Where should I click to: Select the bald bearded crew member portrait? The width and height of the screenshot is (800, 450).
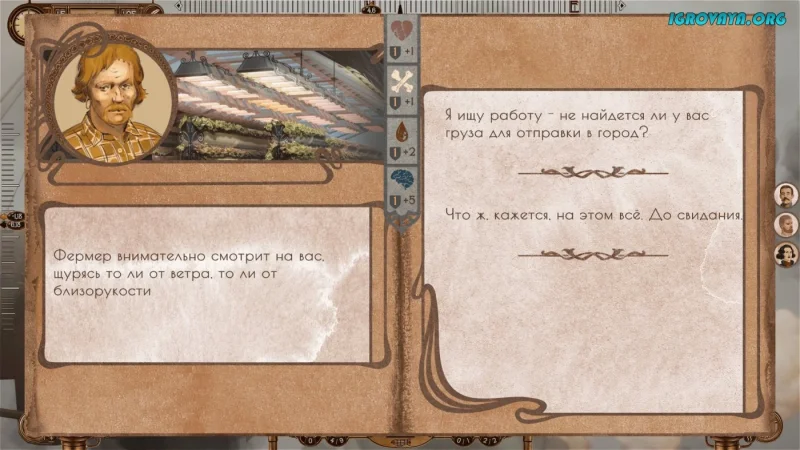pos(786,225)
